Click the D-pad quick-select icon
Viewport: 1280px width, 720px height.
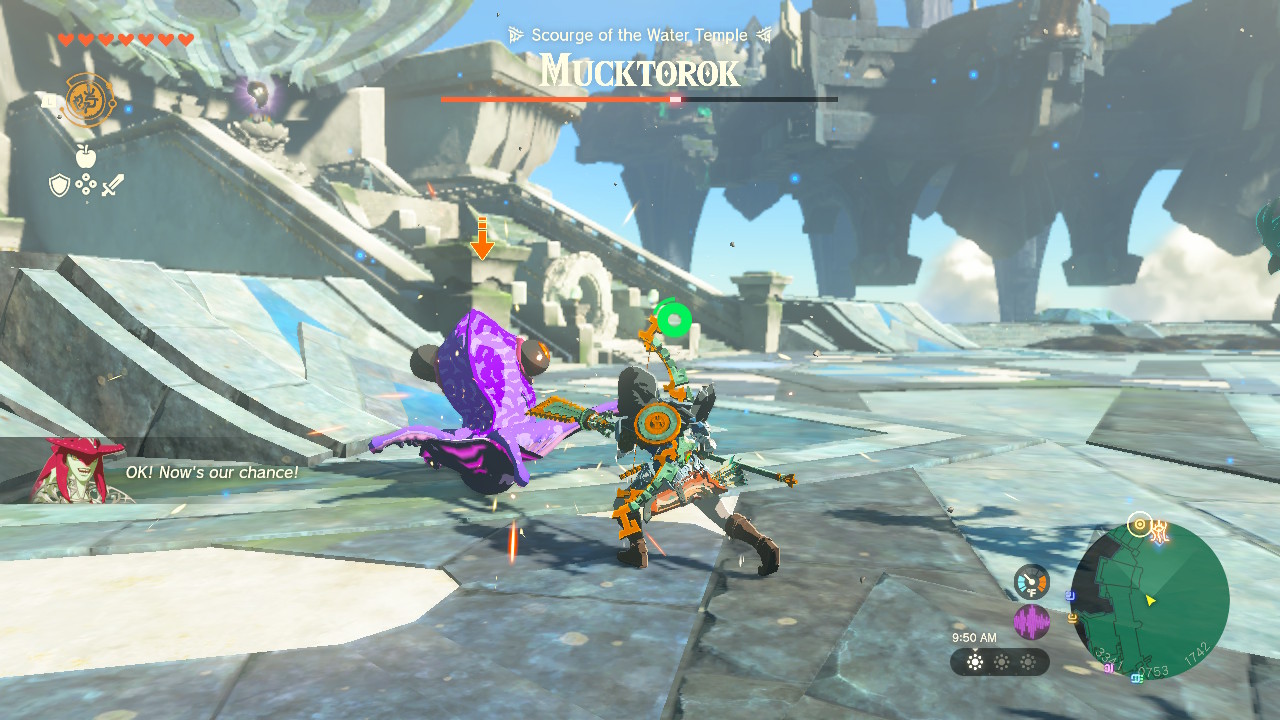pyautogui.click(x=85, y=185)
